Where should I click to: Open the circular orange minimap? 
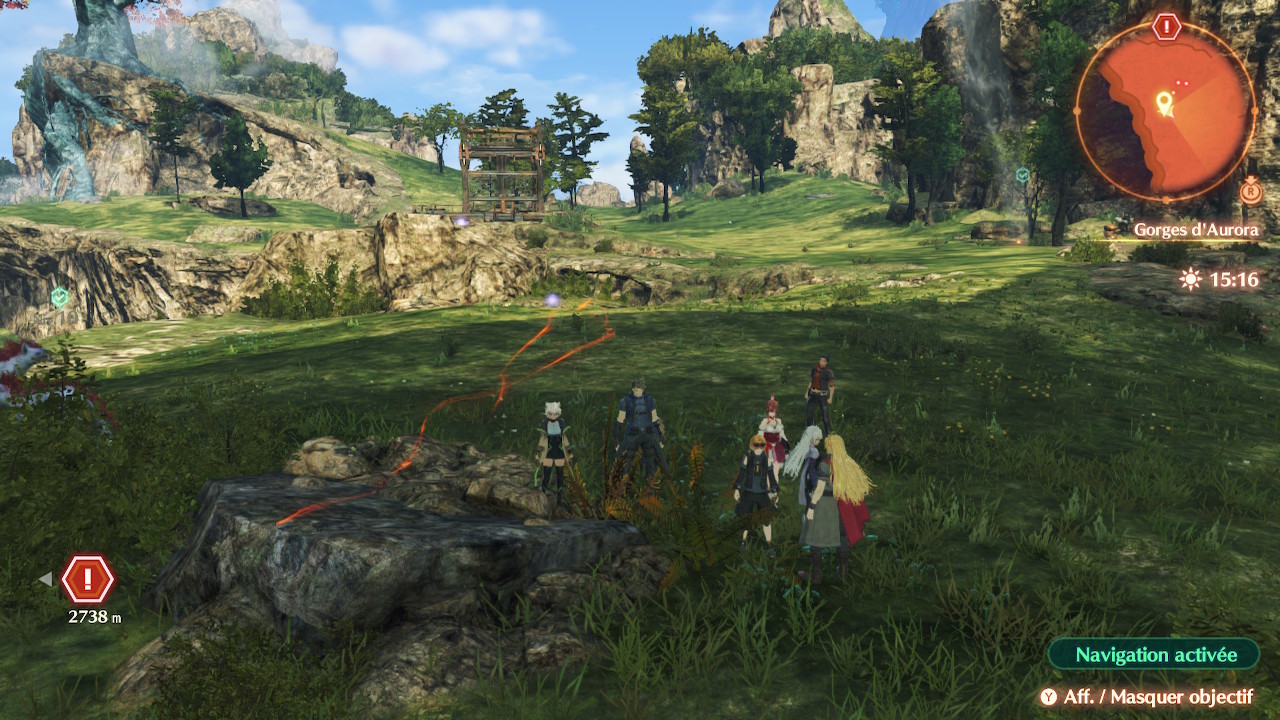point(1165,110)
